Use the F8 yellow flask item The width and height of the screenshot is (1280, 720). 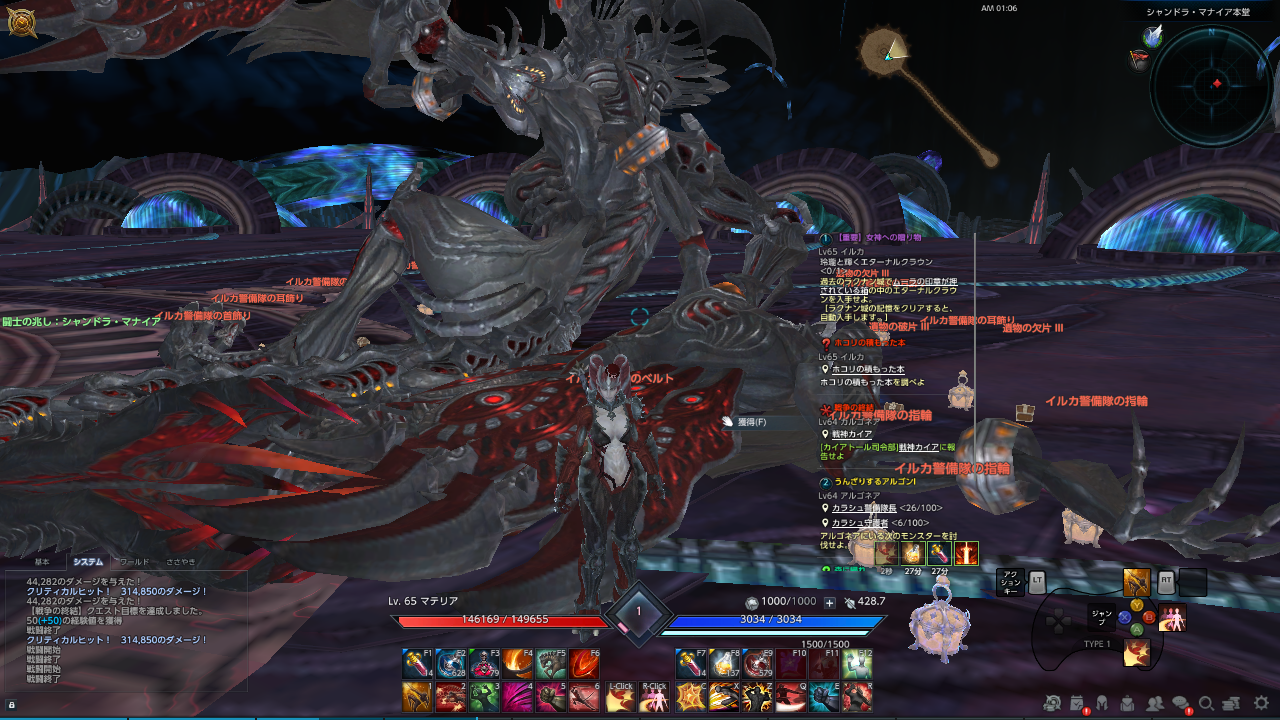coord(724,664)
